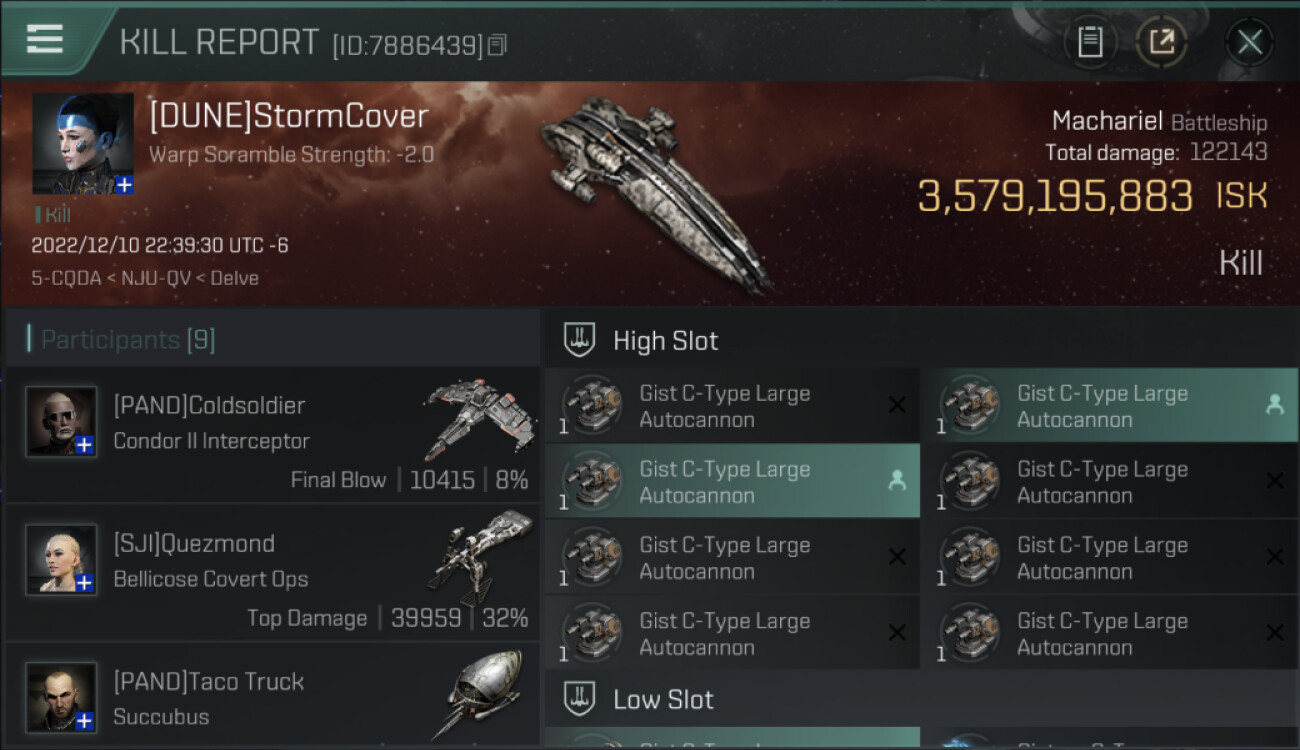Image resolution: width=1300 pixels, height=750 pixels.
Task: Share the kill report externally
Action: pyautogui.click(x=1161, y=42)
